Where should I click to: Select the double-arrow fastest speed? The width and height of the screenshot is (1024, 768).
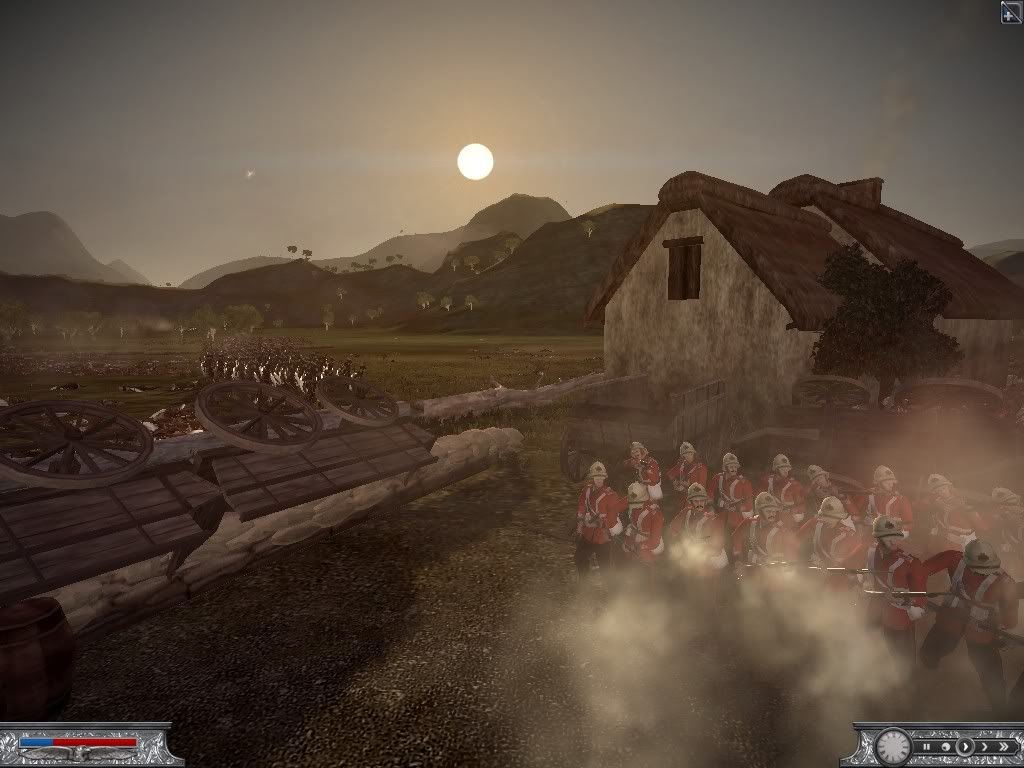[1004, 747]
